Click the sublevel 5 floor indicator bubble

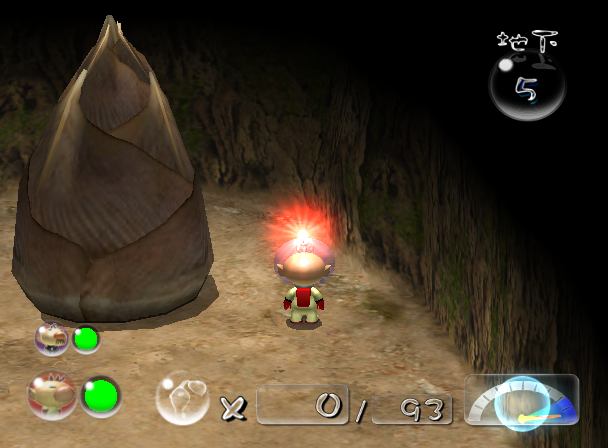(527, 86)
